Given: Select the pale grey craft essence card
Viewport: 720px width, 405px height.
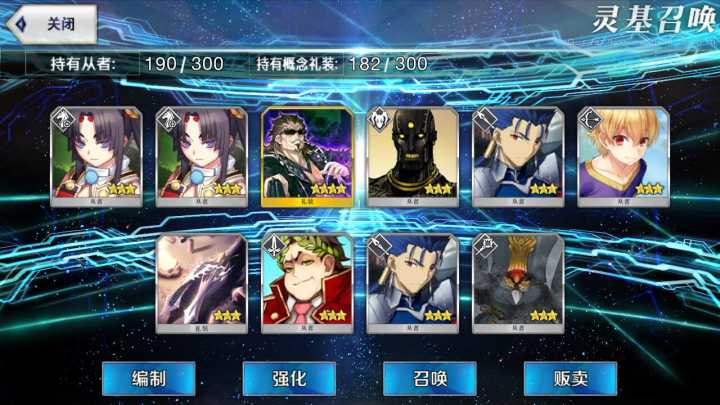Looking at the screenshot, I should 201,282.
